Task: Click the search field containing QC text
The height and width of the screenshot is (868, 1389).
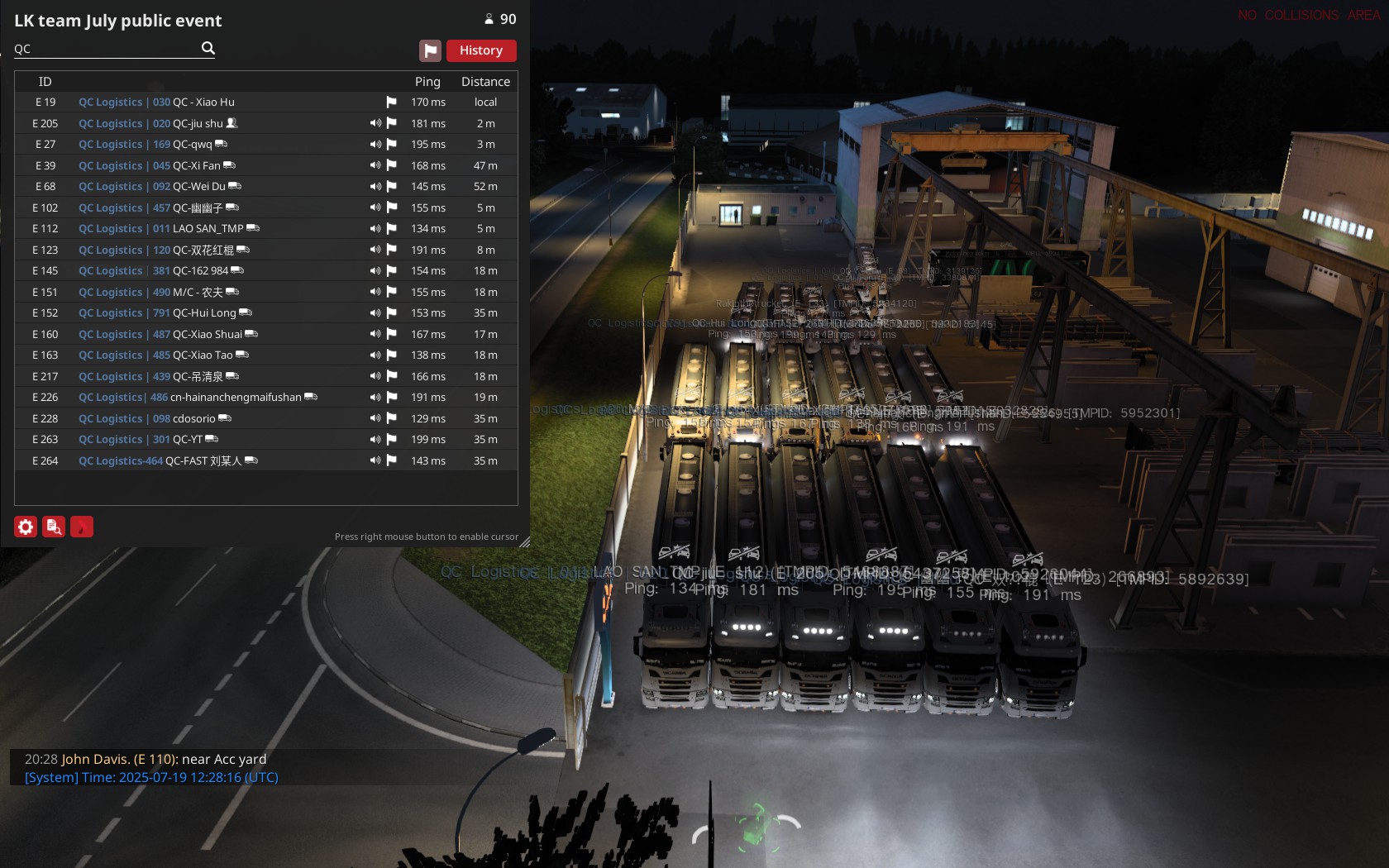Action: (99, 48)
